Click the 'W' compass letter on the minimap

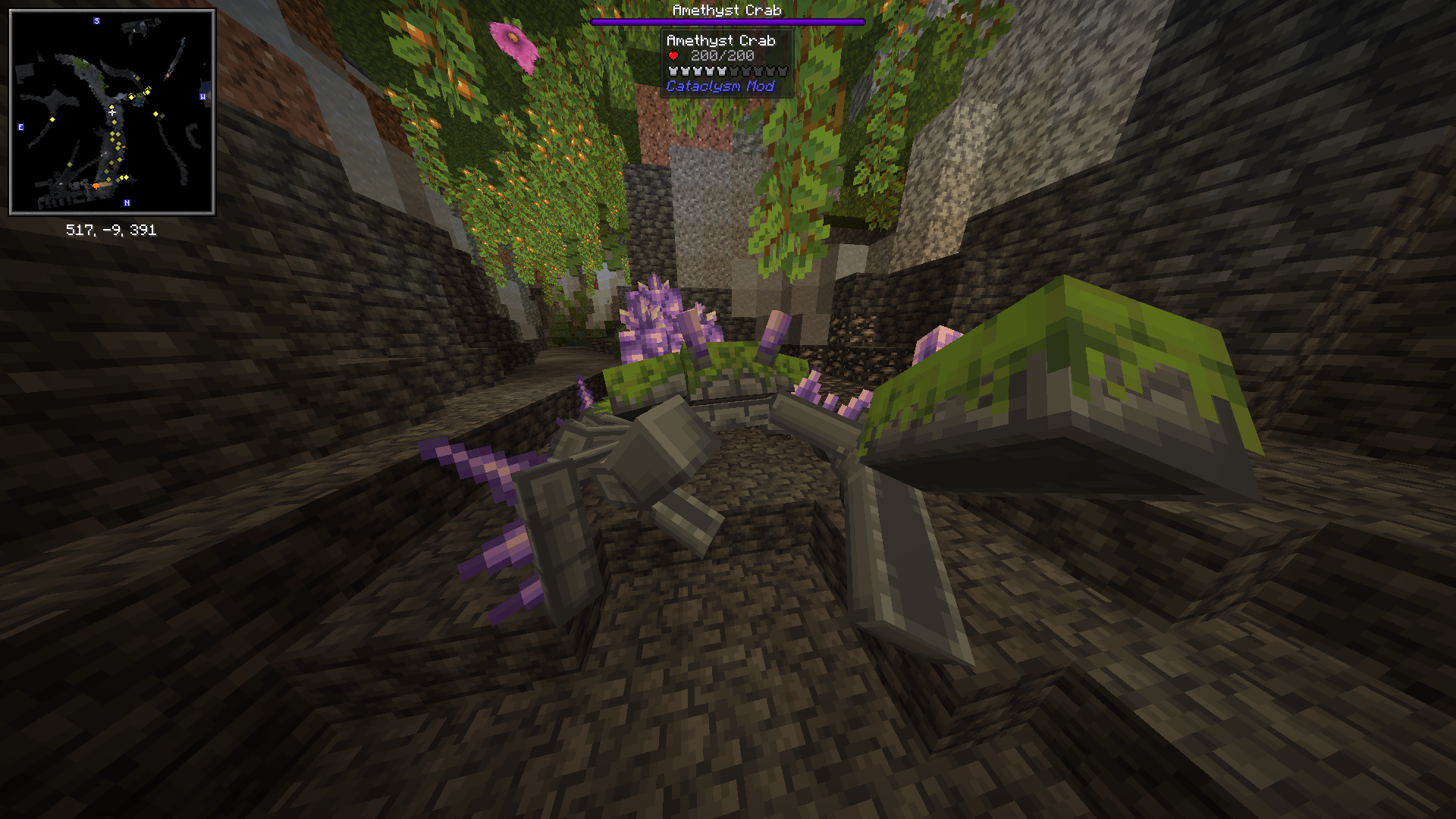[x=202, y=97]
